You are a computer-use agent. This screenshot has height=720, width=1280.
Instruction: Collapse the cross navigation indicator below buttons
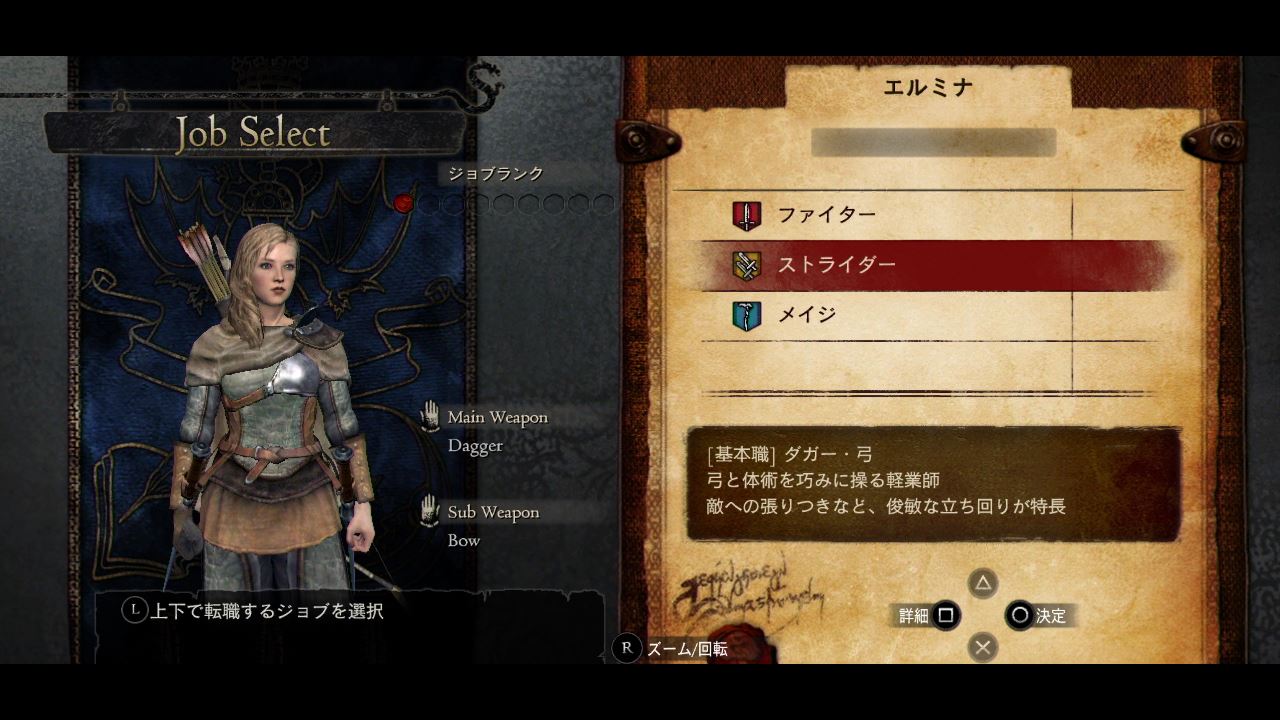click(x=982, y=648)
